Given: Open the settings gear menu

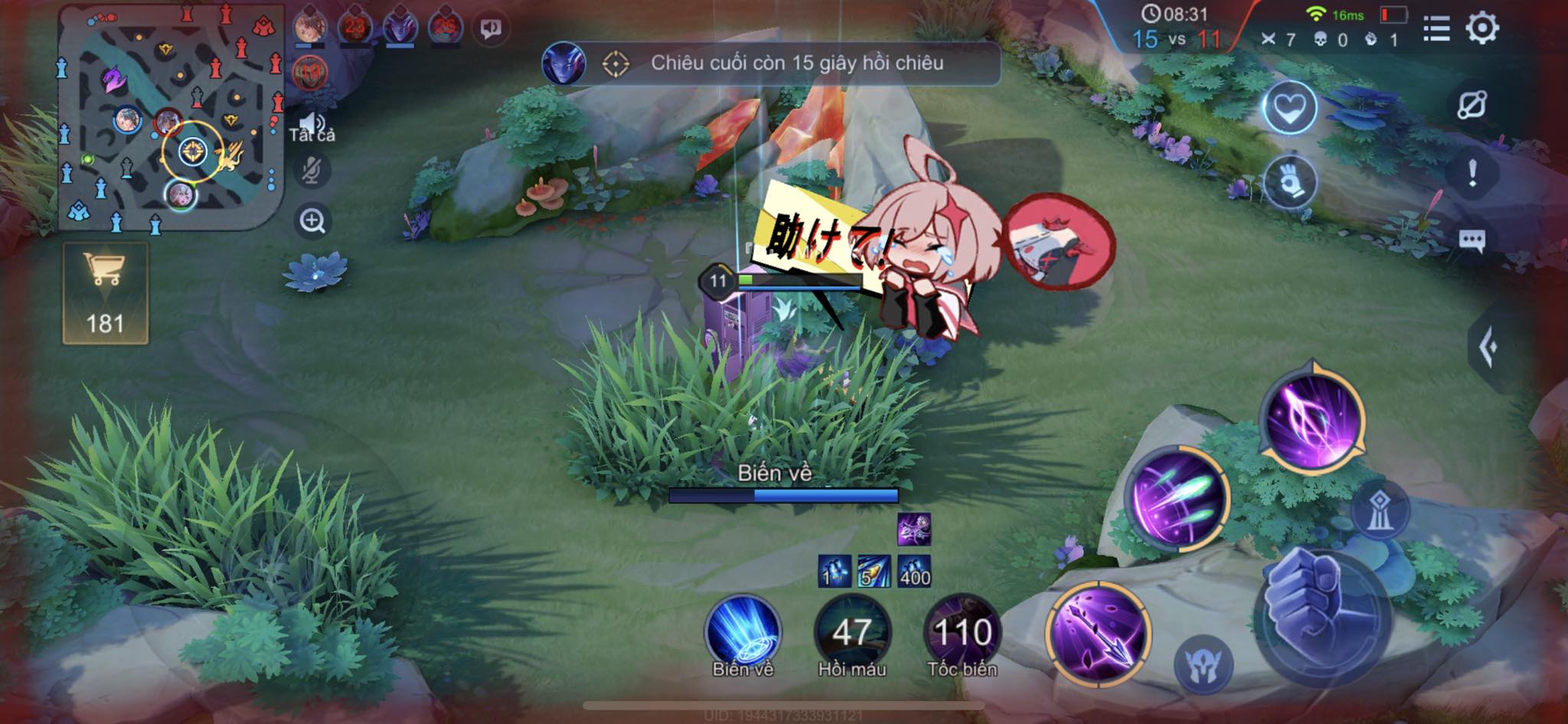Looking at the screenshot, I should (1481, 28).
